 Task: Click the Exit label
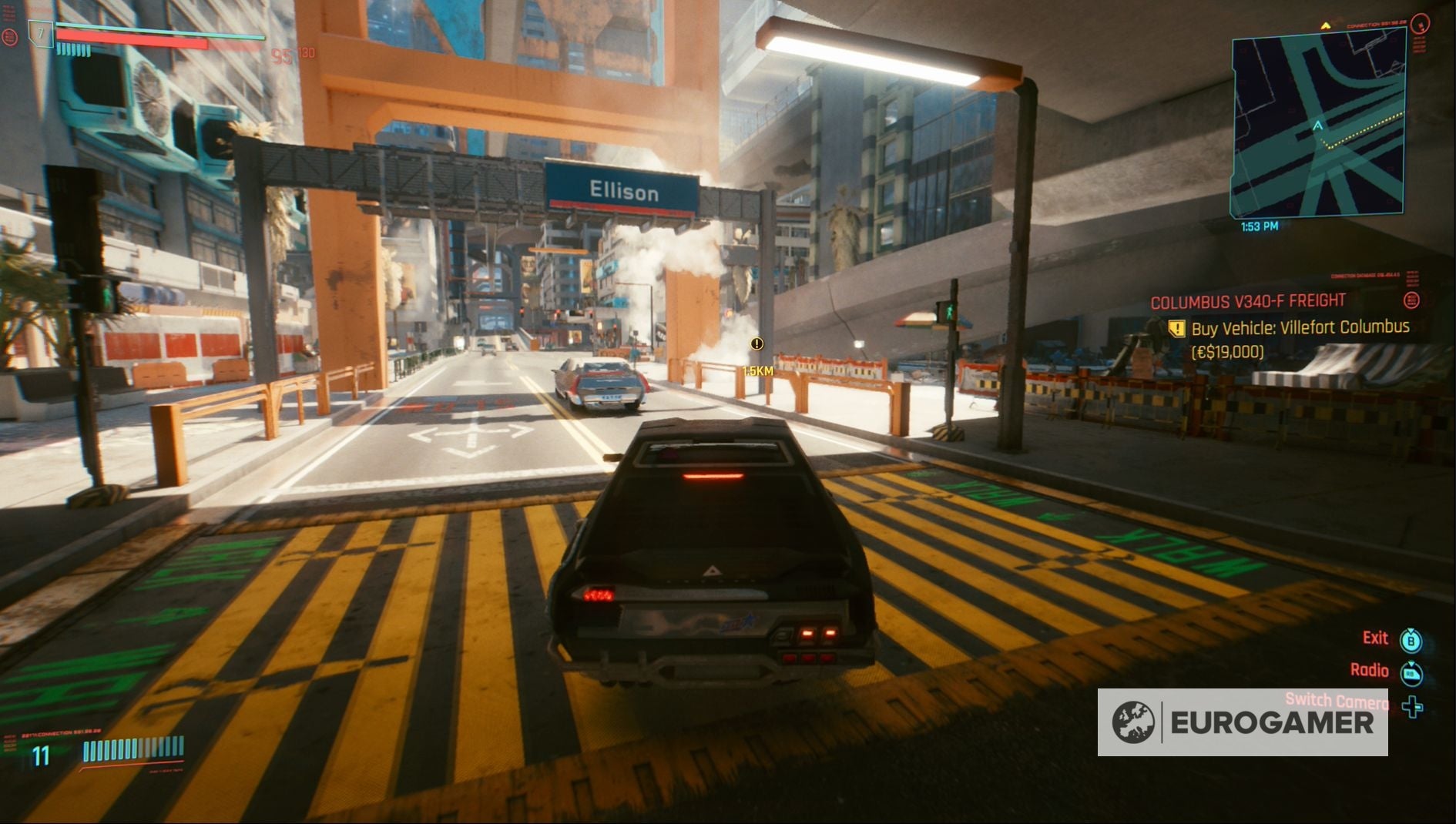pos(1376,638)
